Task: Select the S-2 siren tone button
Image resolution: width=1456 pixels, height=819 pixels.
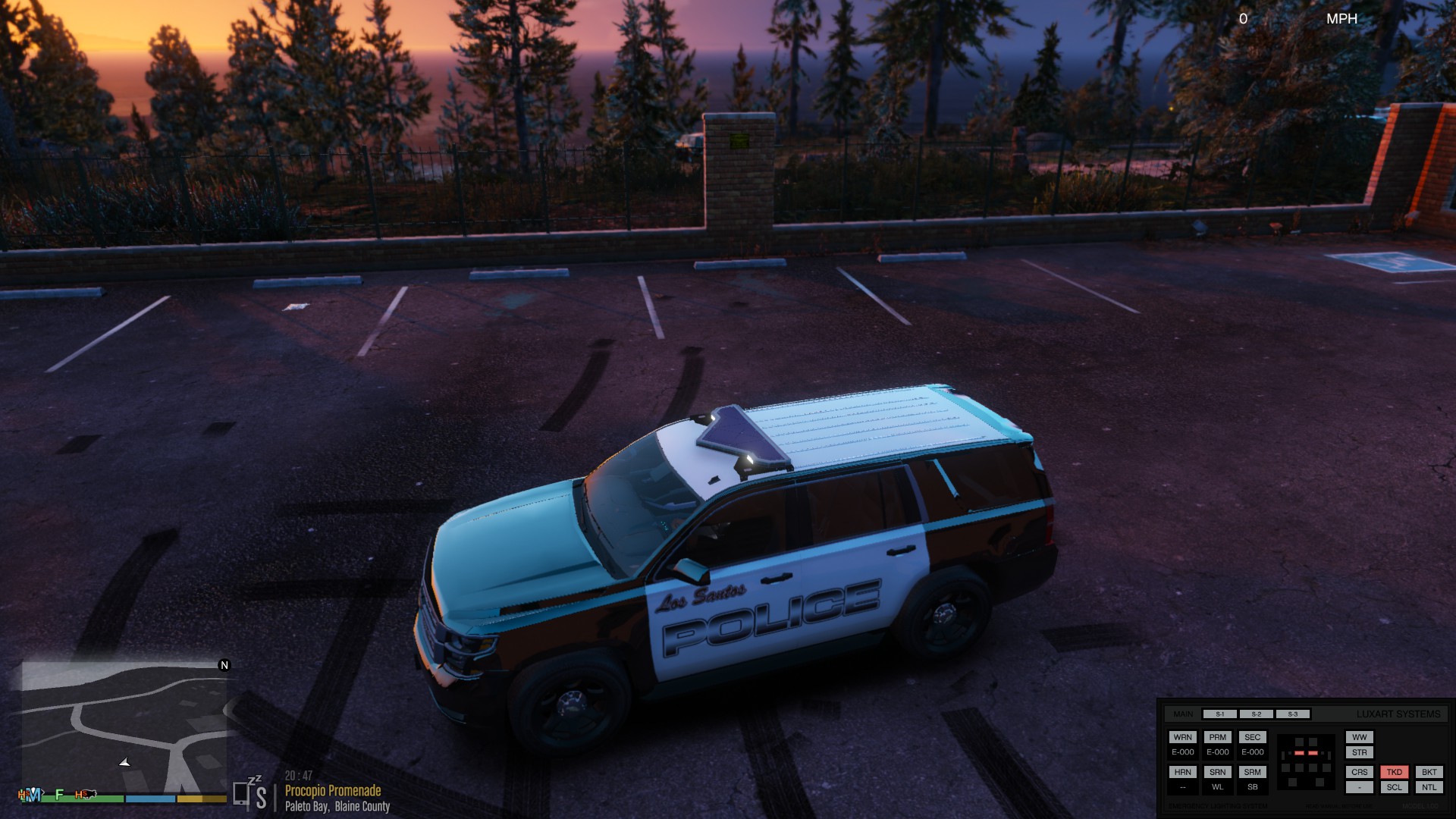Action: 1256,714
